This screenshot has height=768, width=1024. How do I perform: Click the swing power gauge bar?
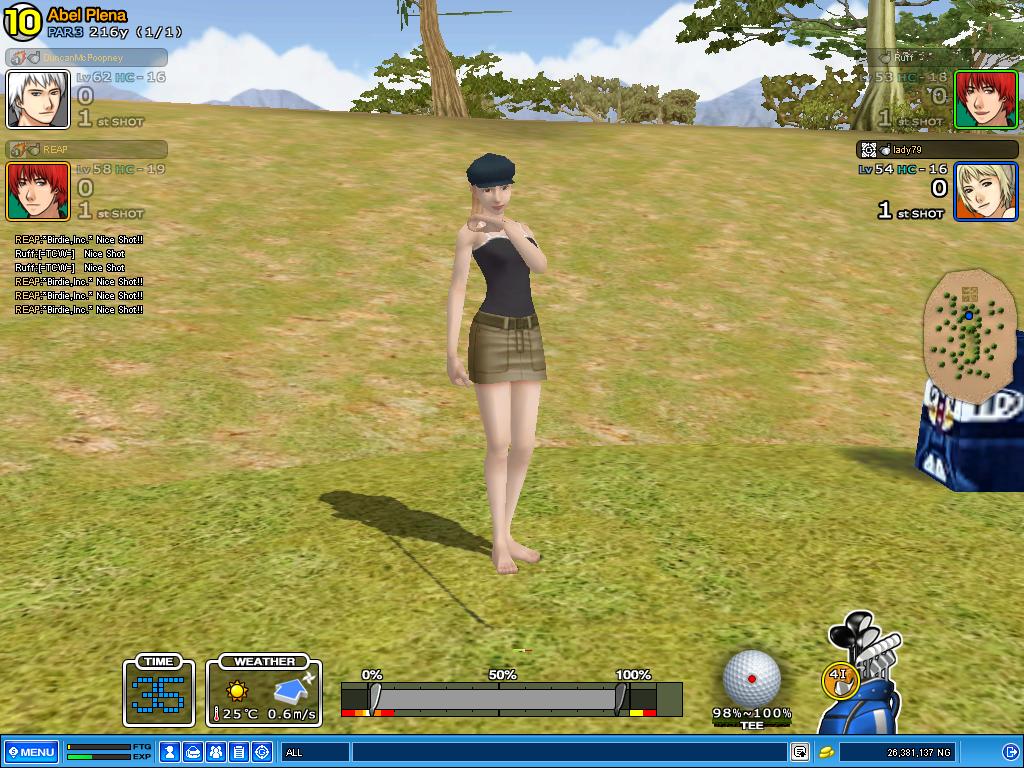498,698
